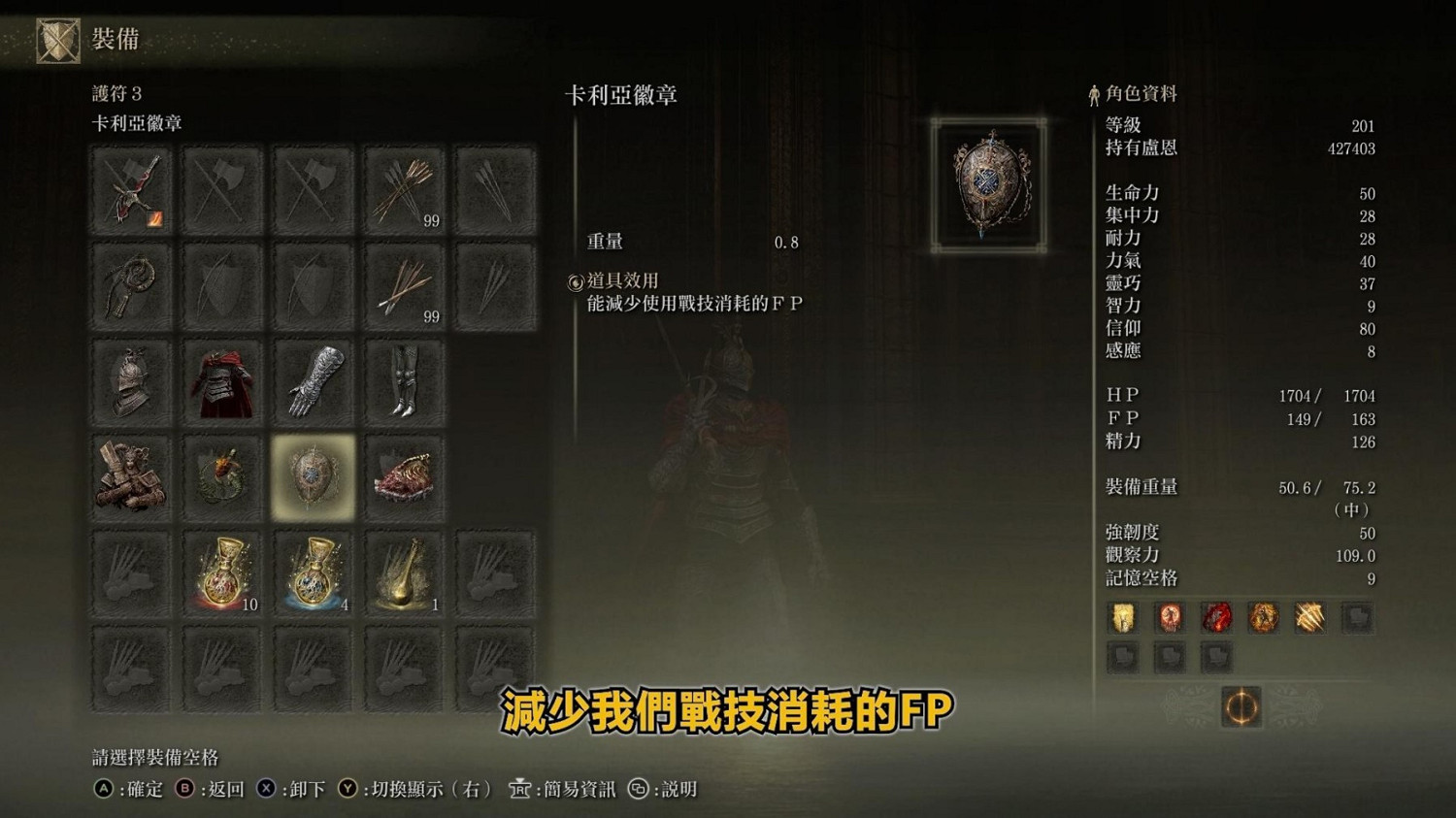The width and height of the screenshot is (1456, 818).
Task: Select the Cerulean Tears flask showing 4
Action: (313, 573)
